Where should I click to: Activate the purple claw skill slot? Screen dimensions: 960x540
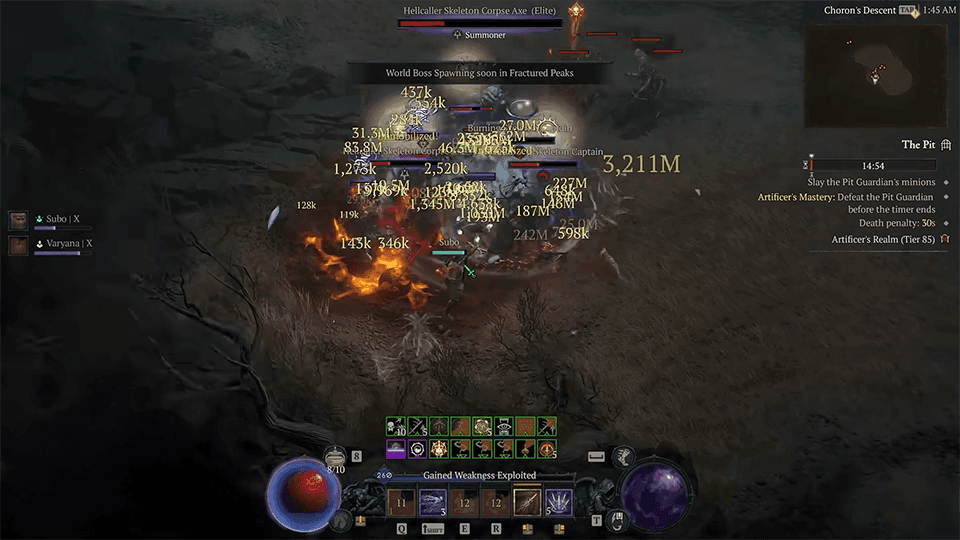pos(558,502)
